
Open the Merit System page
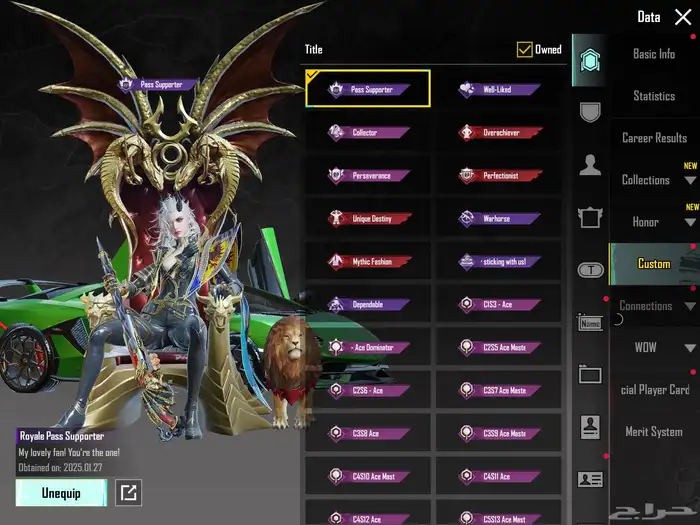pos(654,432)
